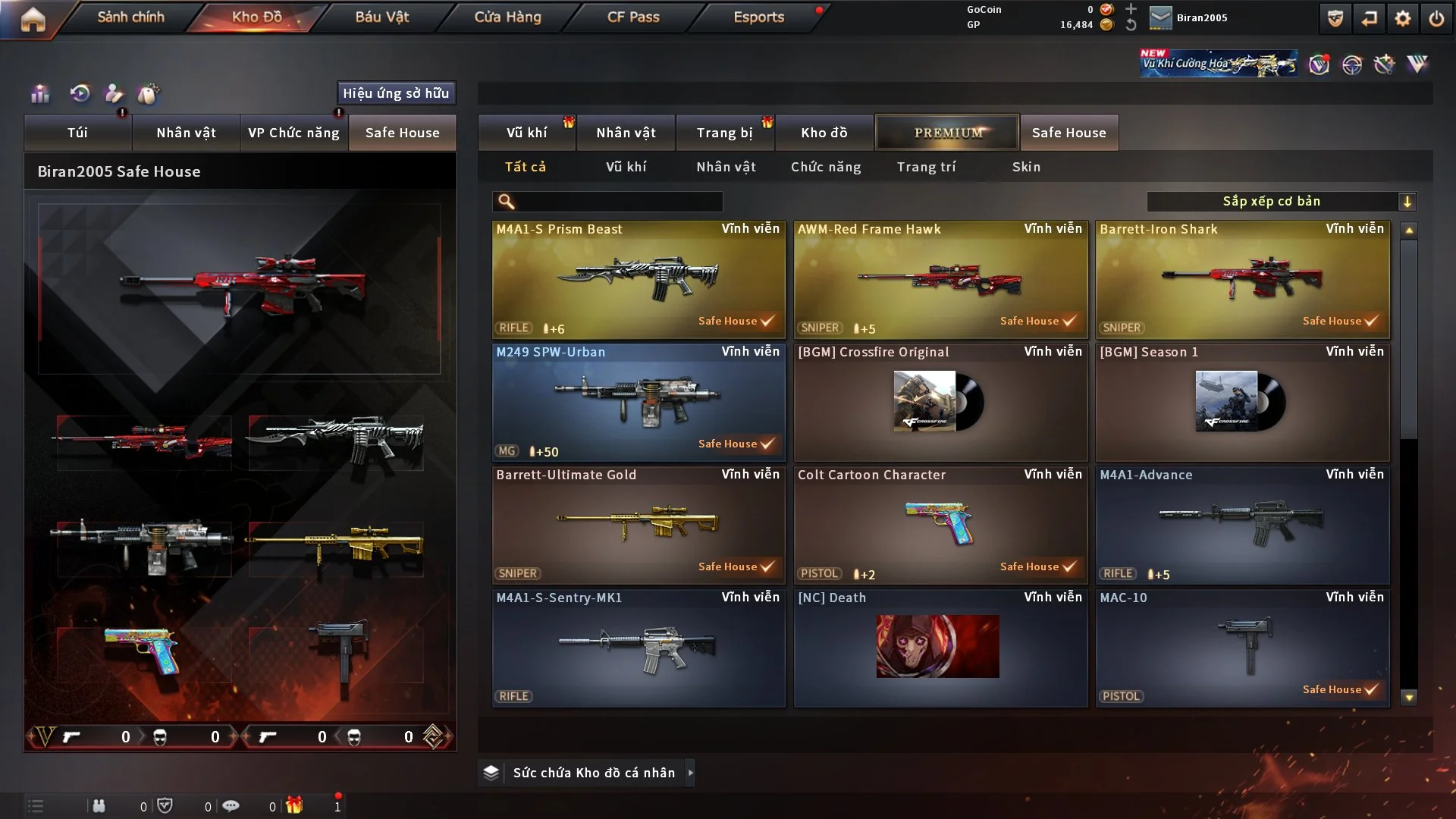The height and width of the screenshot is (819, 1456).
Task: Pick the Colt Cartoon Character pistol
Action: [940, 525]
